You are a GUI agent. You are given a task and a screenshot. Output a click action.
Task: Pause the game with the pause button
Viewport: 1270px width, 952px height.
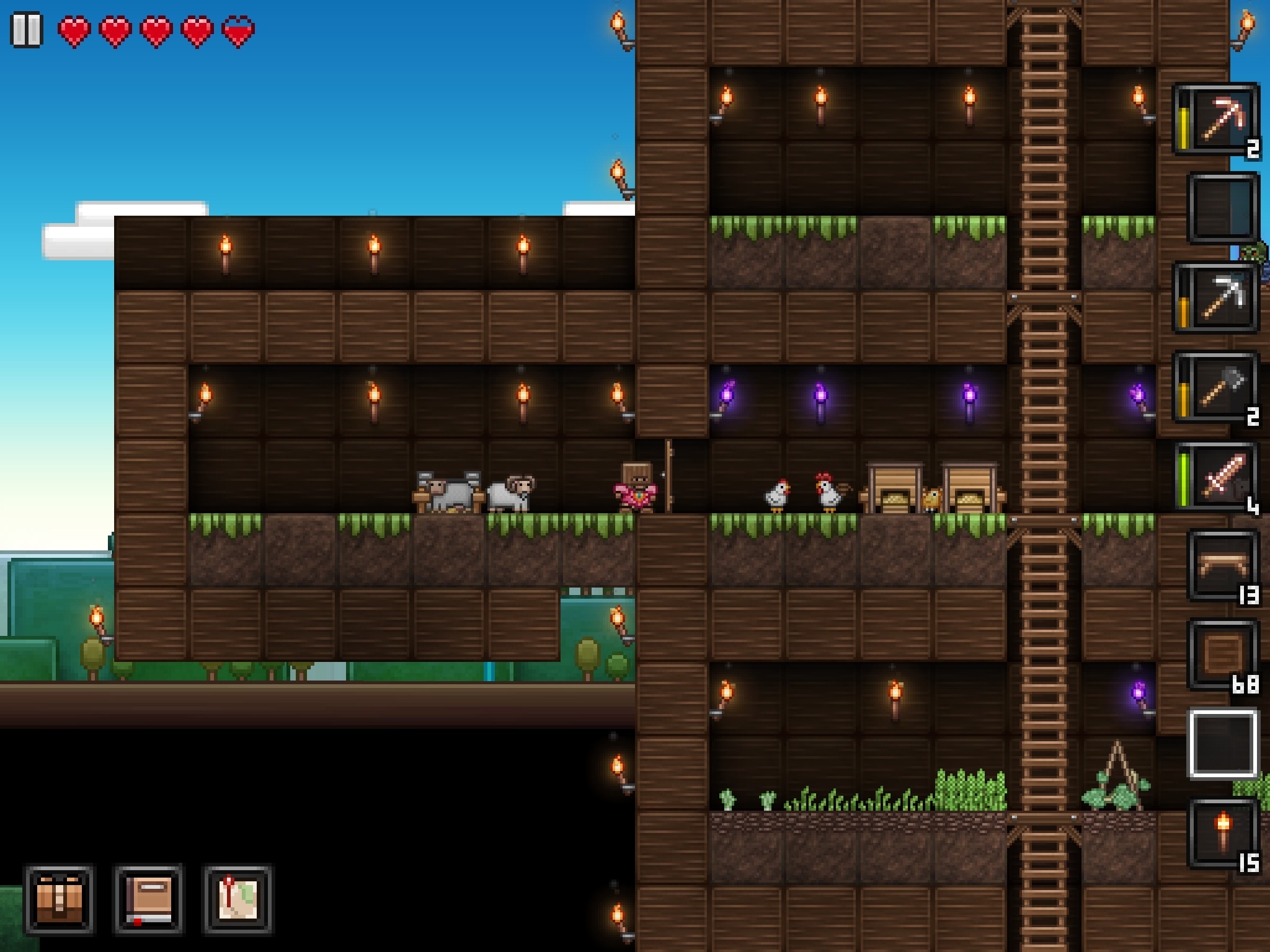point(26,28)
